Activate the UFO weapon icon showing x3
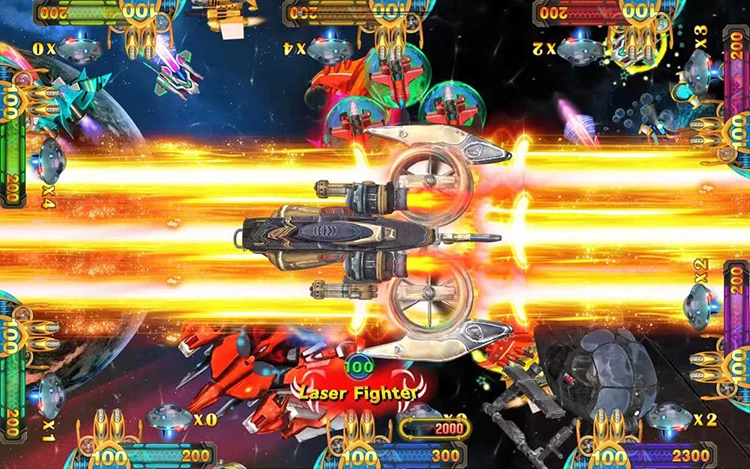This screenshot has width=750, height=469. pos(698,69)
